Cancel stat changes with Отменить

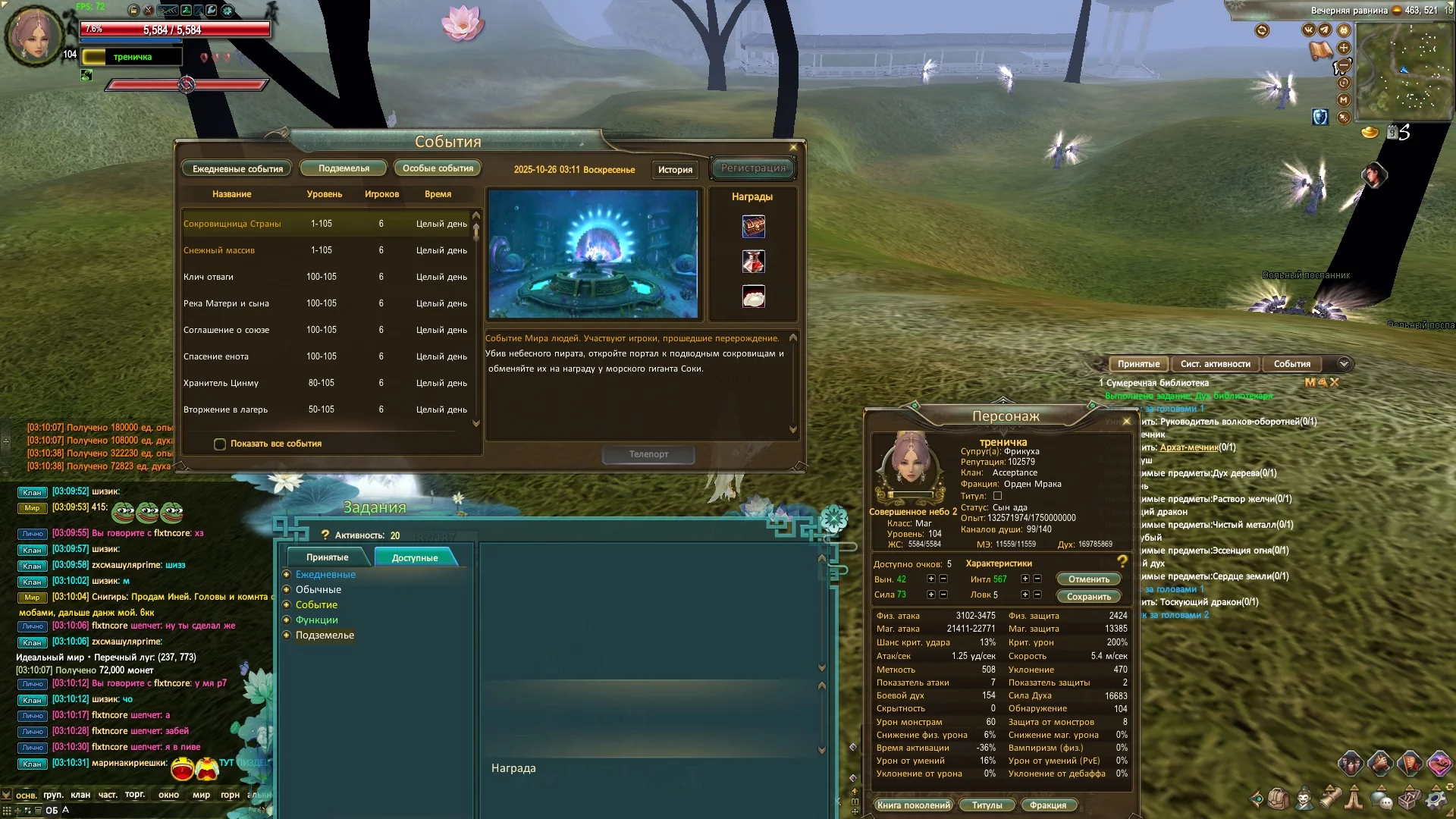1088,579
